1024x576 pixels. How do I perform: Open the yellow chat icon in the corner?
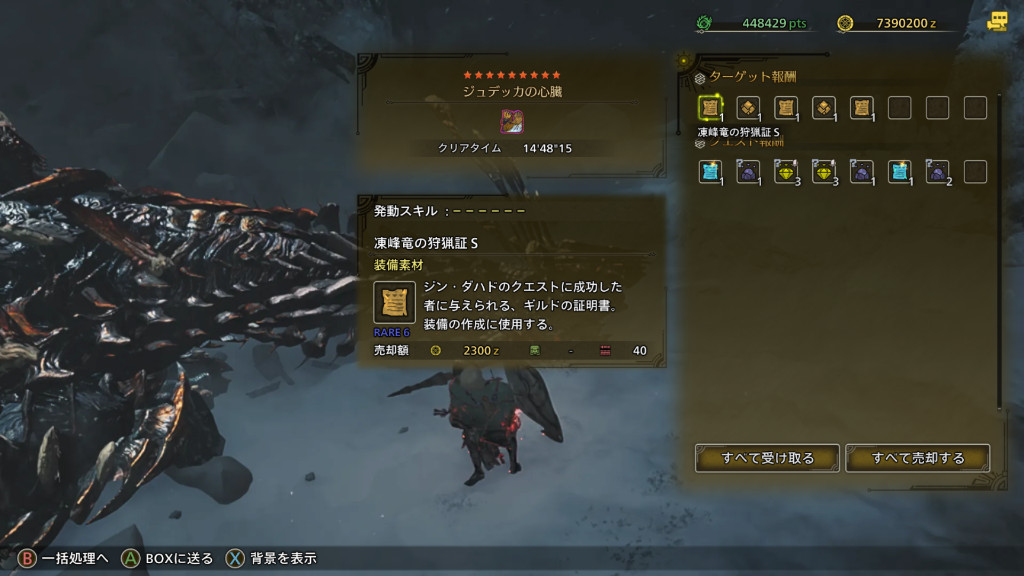[996, 22]
